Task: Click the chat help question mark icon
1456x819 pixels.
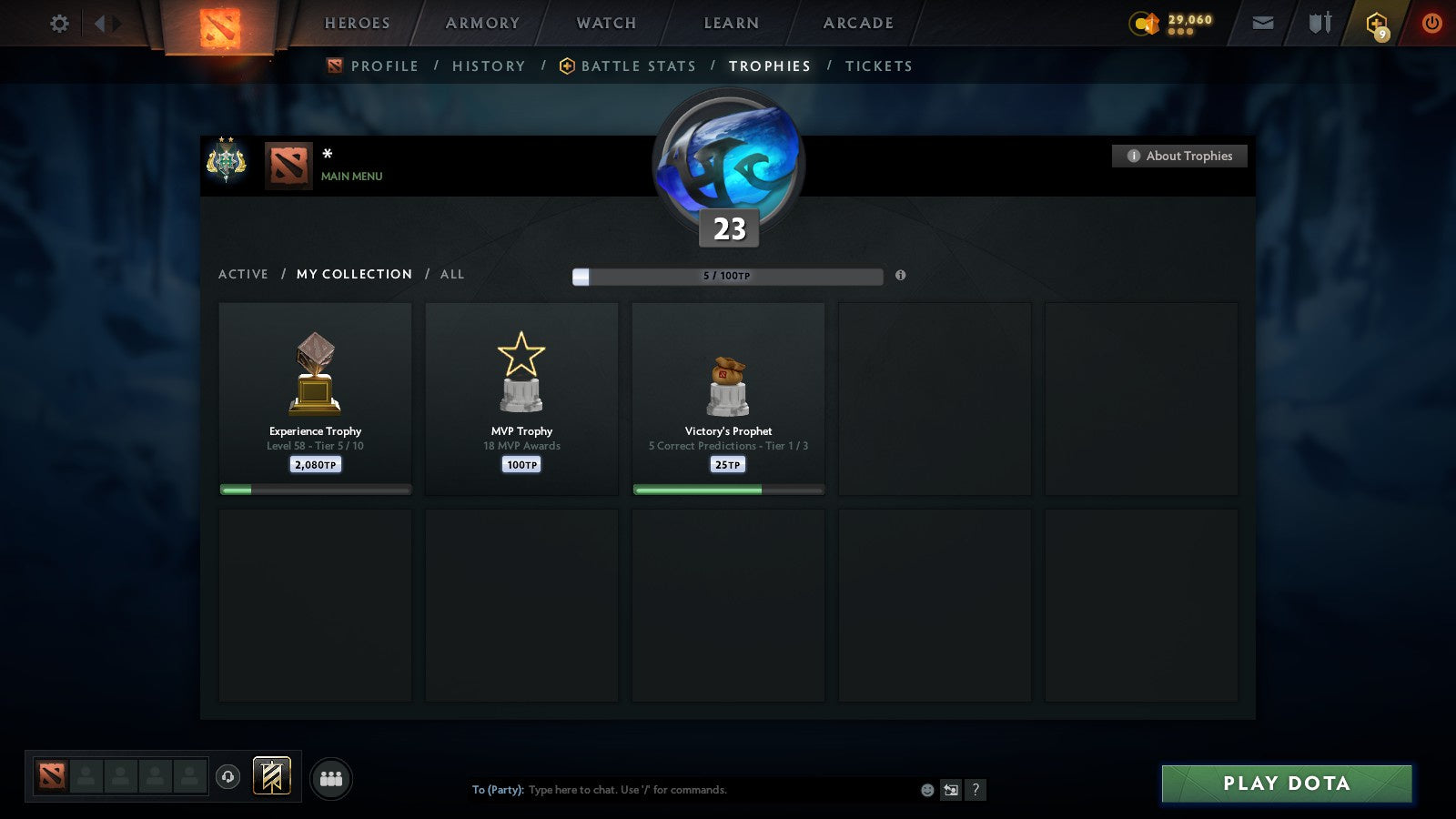Action: (976, 790)
